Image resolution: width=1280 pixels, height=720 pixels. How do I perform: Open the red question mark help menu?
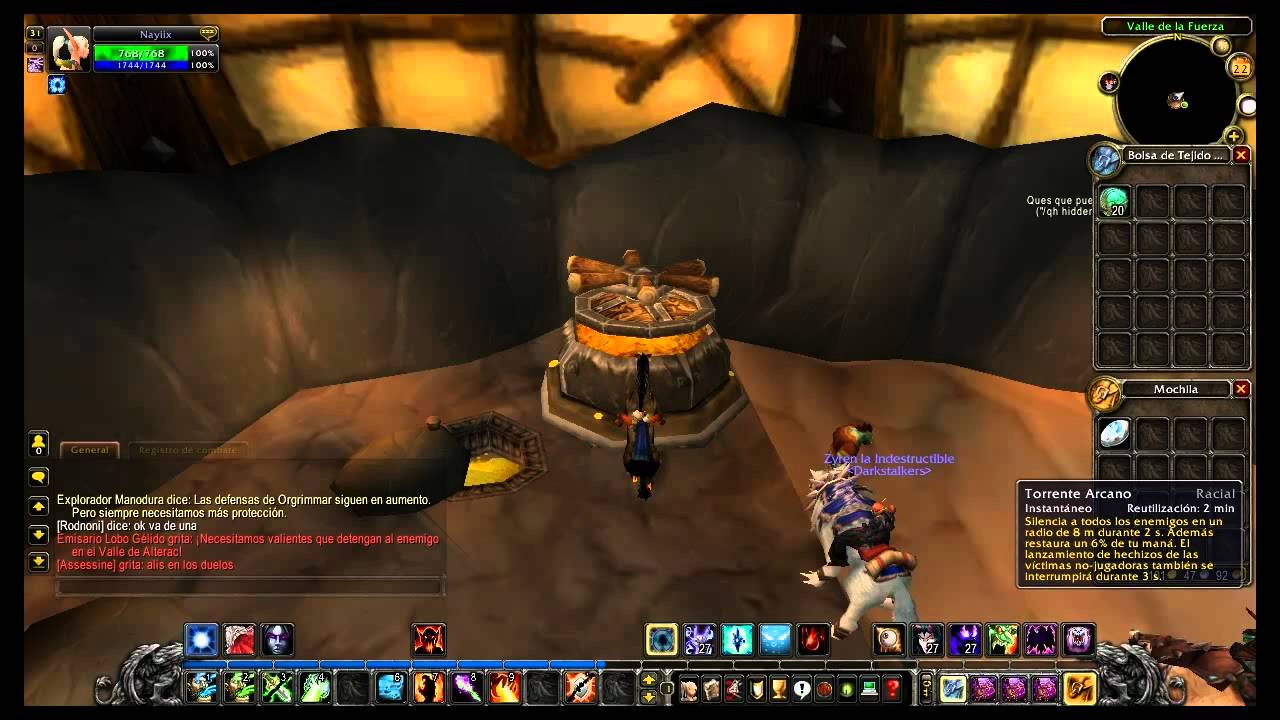pyautogui.click(x=893, y=688)
